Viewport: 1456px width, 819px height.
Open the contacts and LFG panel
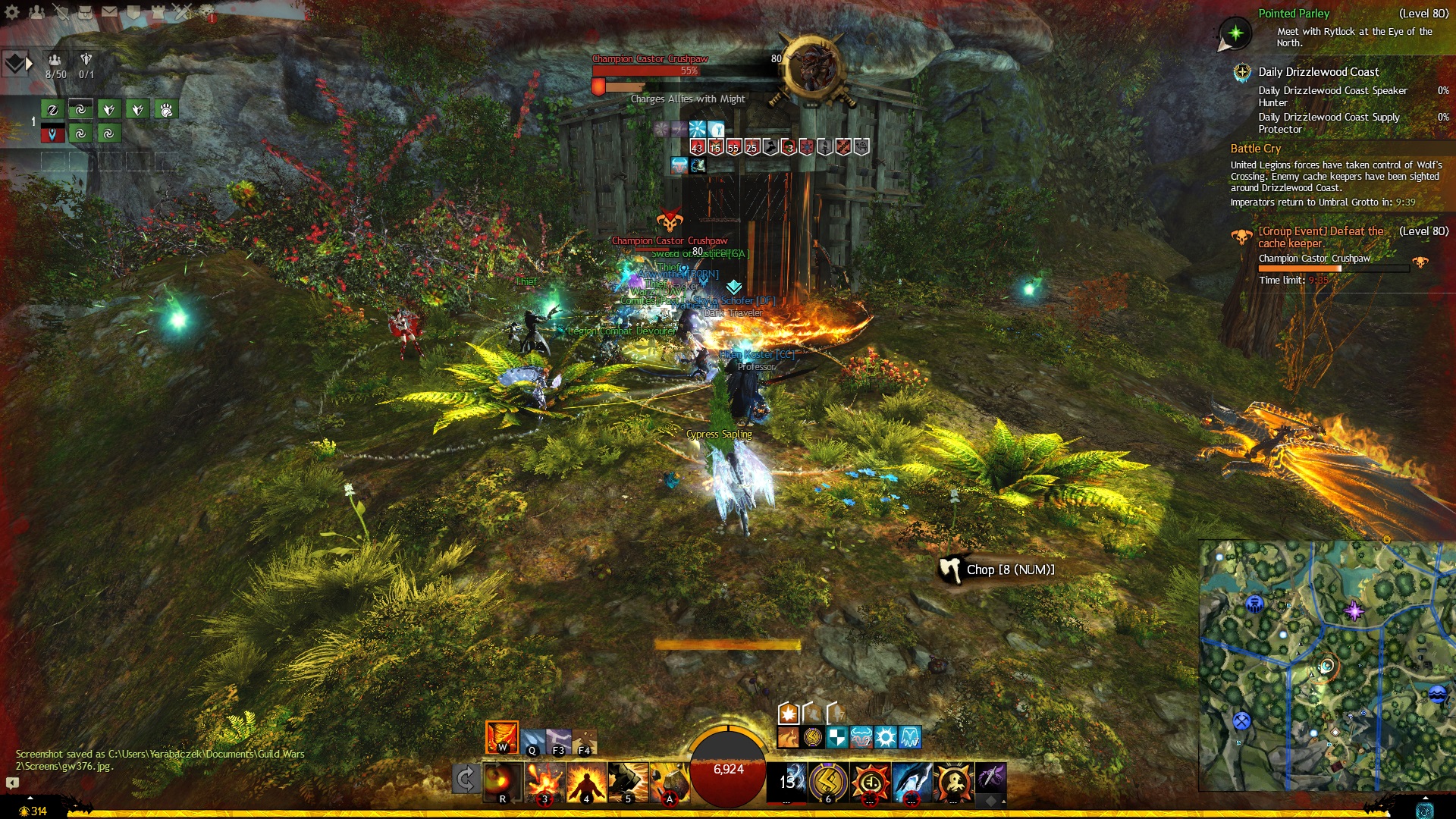tap(36, 12)
